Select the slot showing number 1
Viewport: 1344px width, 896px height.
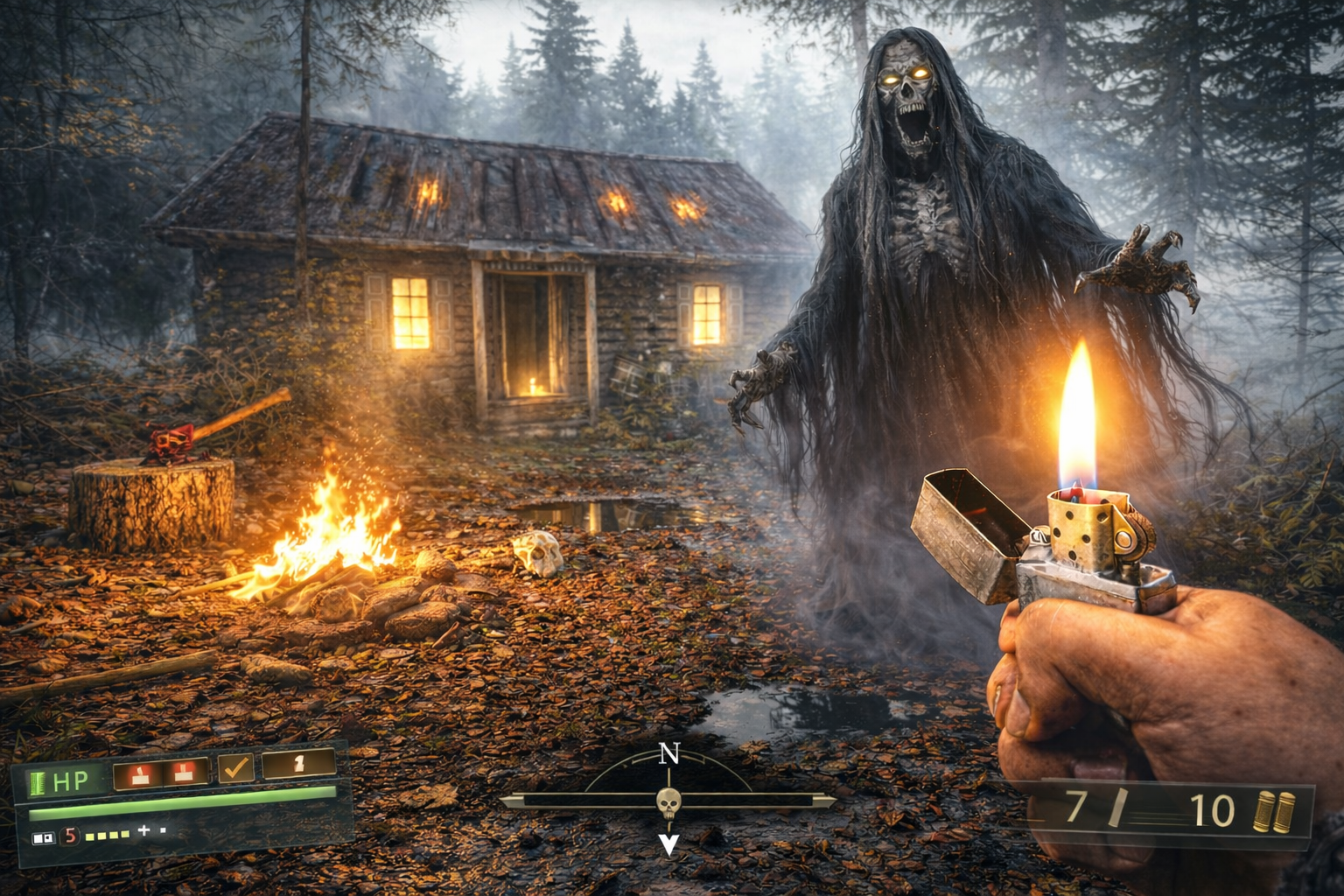pos(298,764)
